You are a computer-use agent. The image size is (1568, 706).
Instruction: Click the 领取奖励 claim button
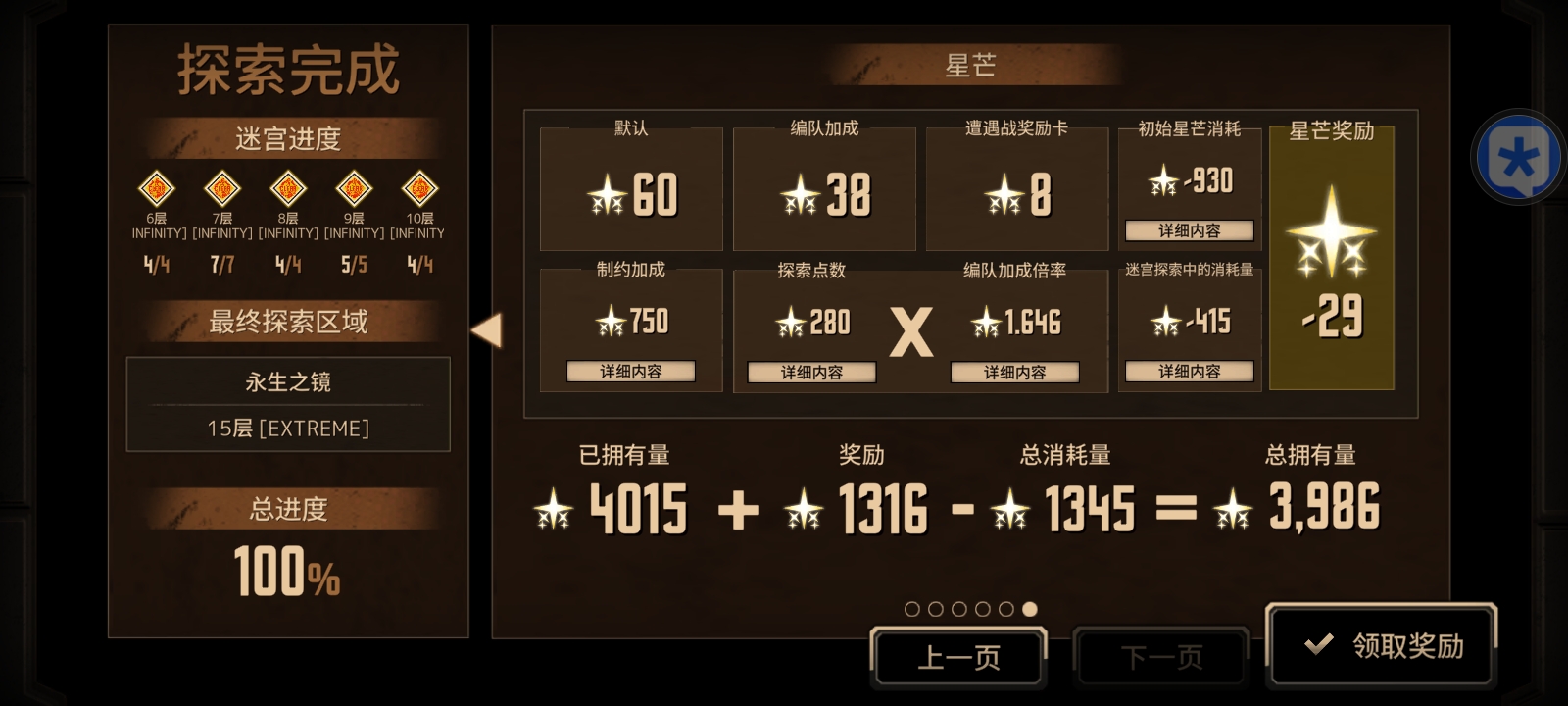(1383, 645)
